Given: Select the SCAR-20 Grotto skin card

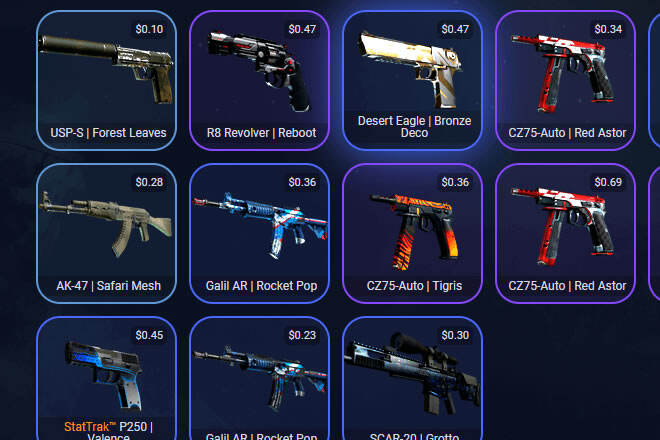Looking at the screenshot, I should (x=412, y=380).
